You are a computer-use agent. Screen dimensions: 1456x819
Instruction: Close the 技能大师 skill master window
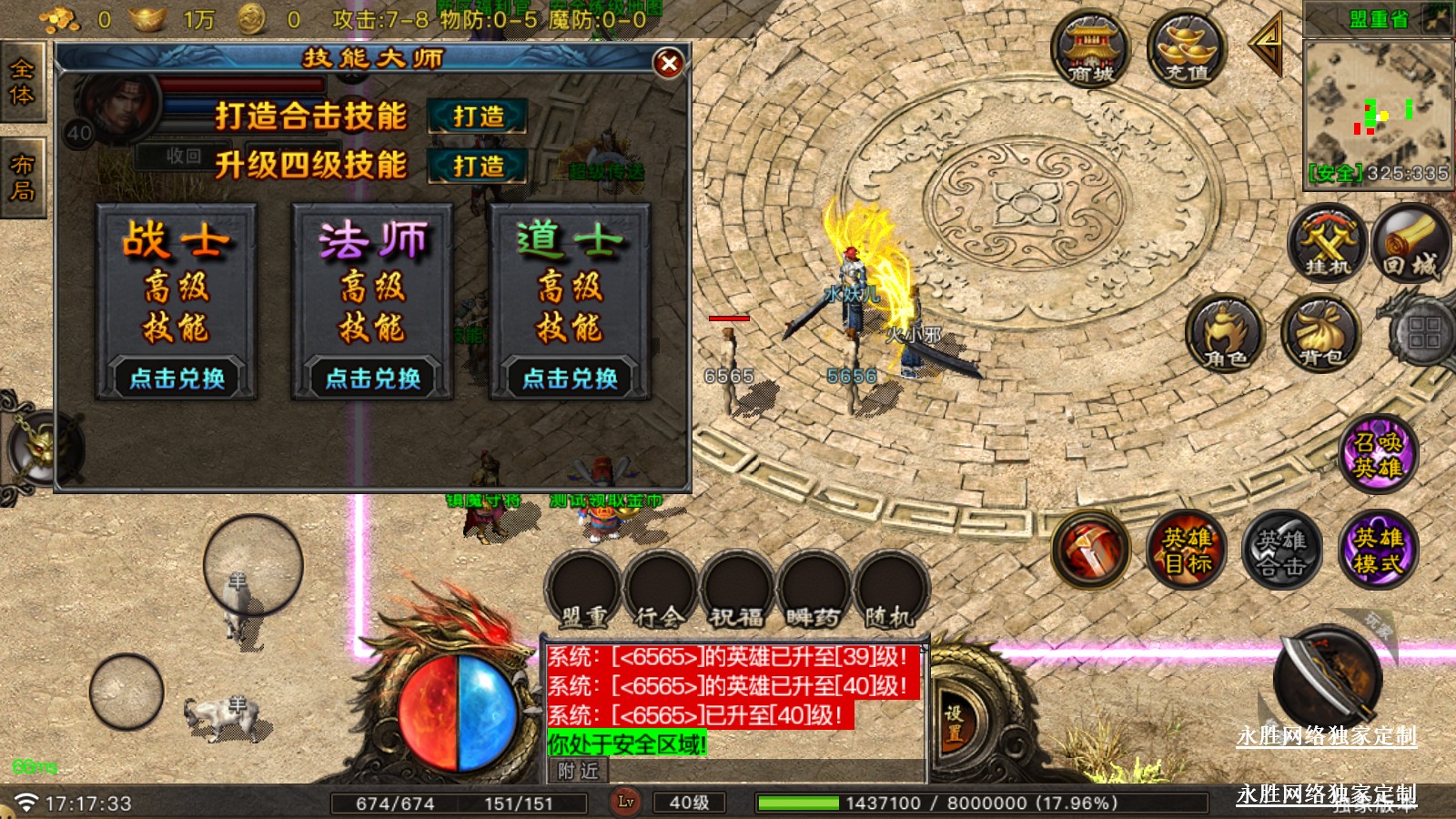tap(669, 63)
